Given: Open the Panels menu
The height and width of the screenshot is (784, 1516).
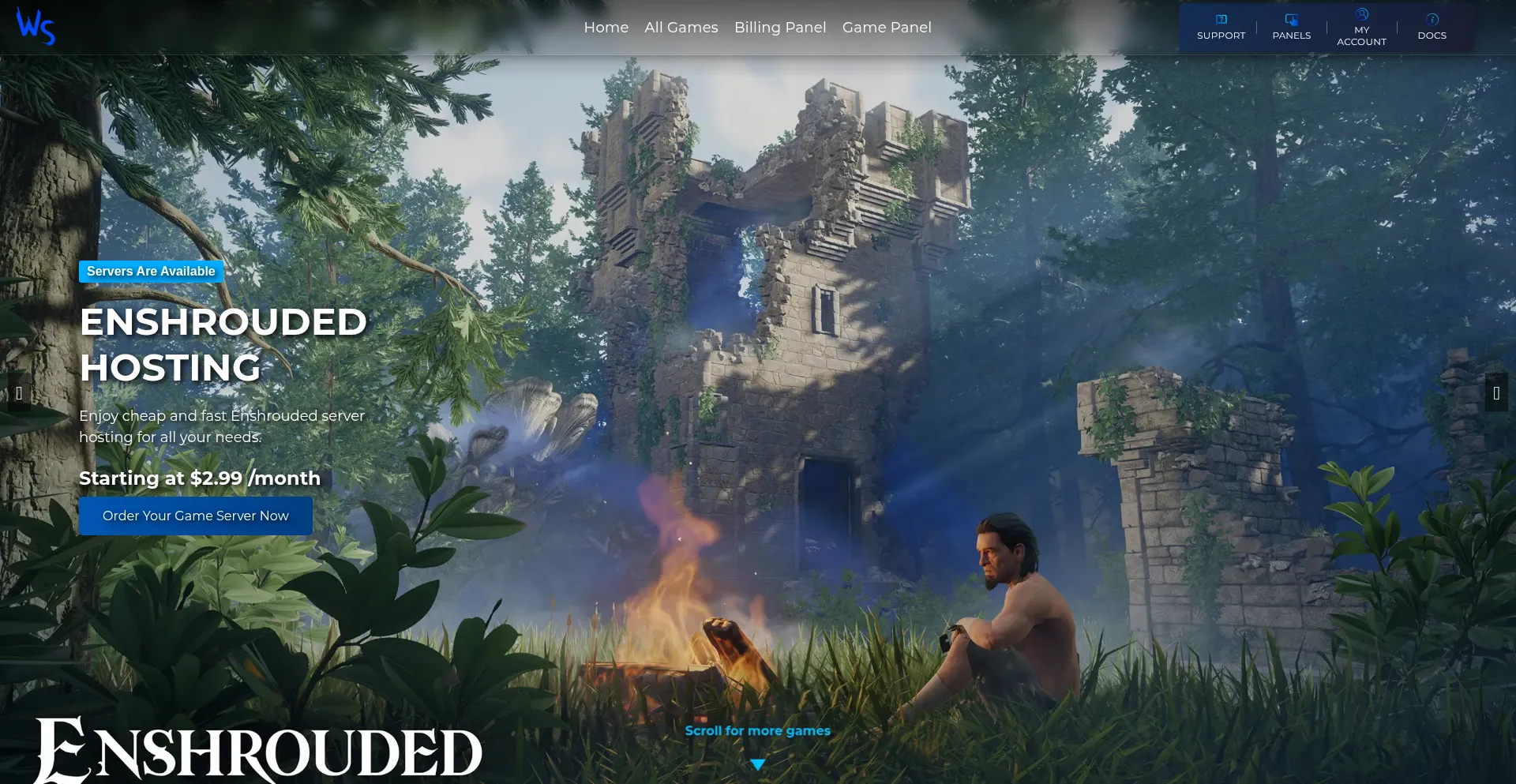Looking at the screenshot, I should (x=1291, y=28).
